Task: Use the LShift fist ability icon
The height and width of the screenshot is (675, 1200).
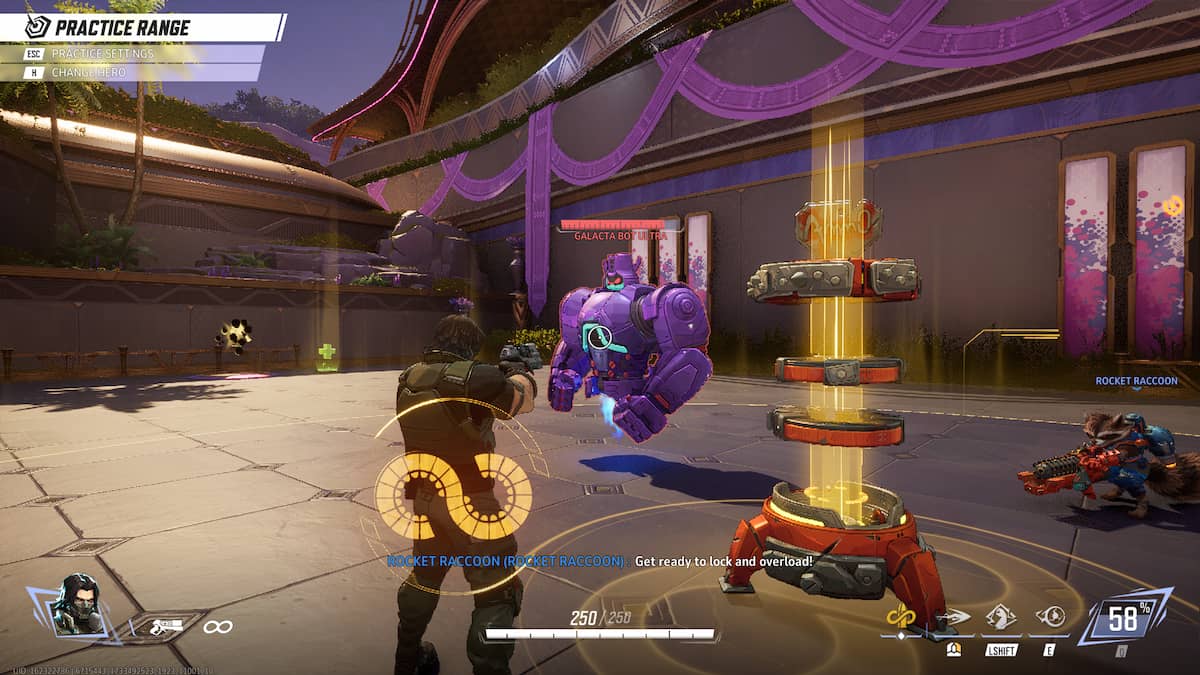Action: 1001,618
